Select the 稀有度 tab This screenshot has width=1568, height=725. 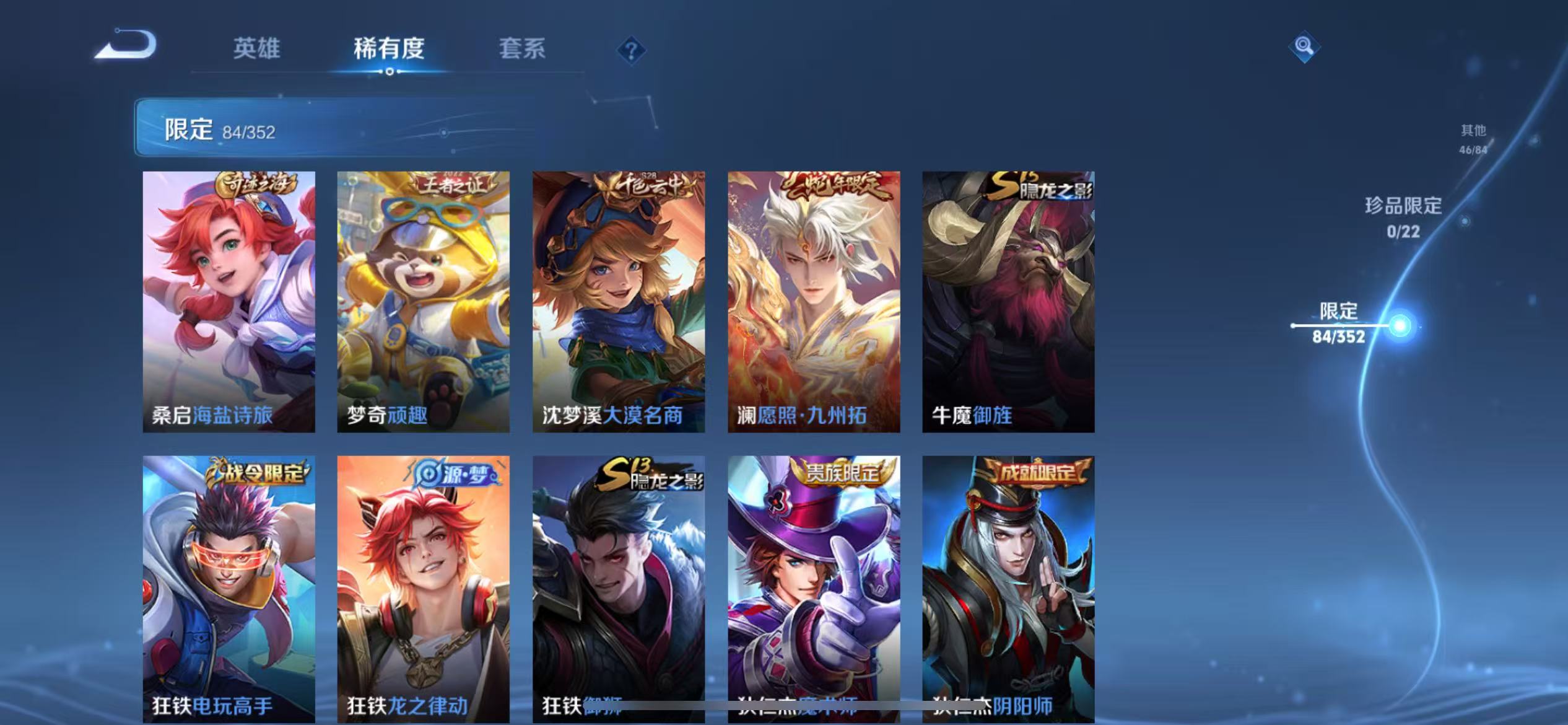(x=389, y=48)
